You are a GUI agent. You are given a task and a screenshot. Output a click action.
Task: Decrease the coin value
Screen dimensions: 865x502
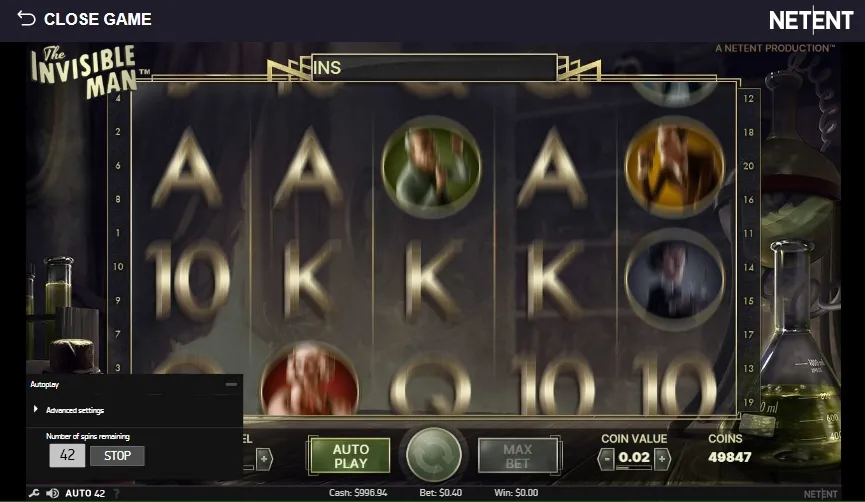pos(605,458)
